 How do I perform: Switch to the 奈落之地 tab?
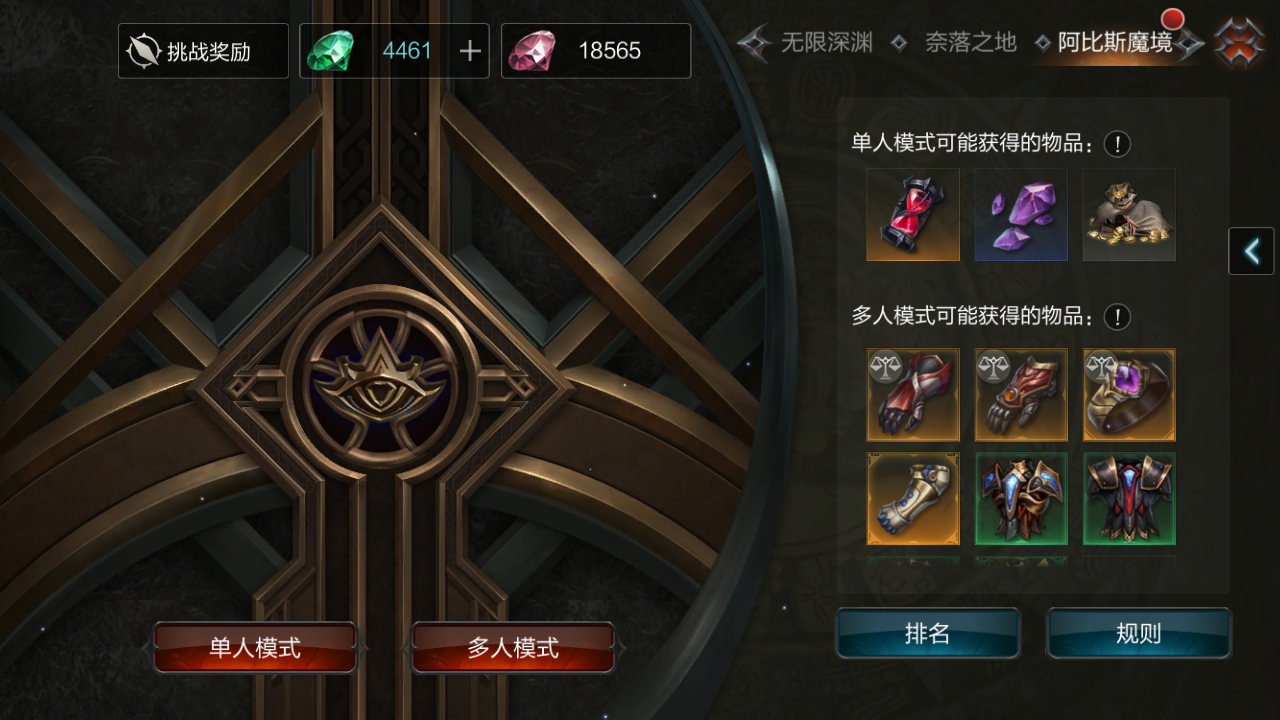click(x=969, y=42)
